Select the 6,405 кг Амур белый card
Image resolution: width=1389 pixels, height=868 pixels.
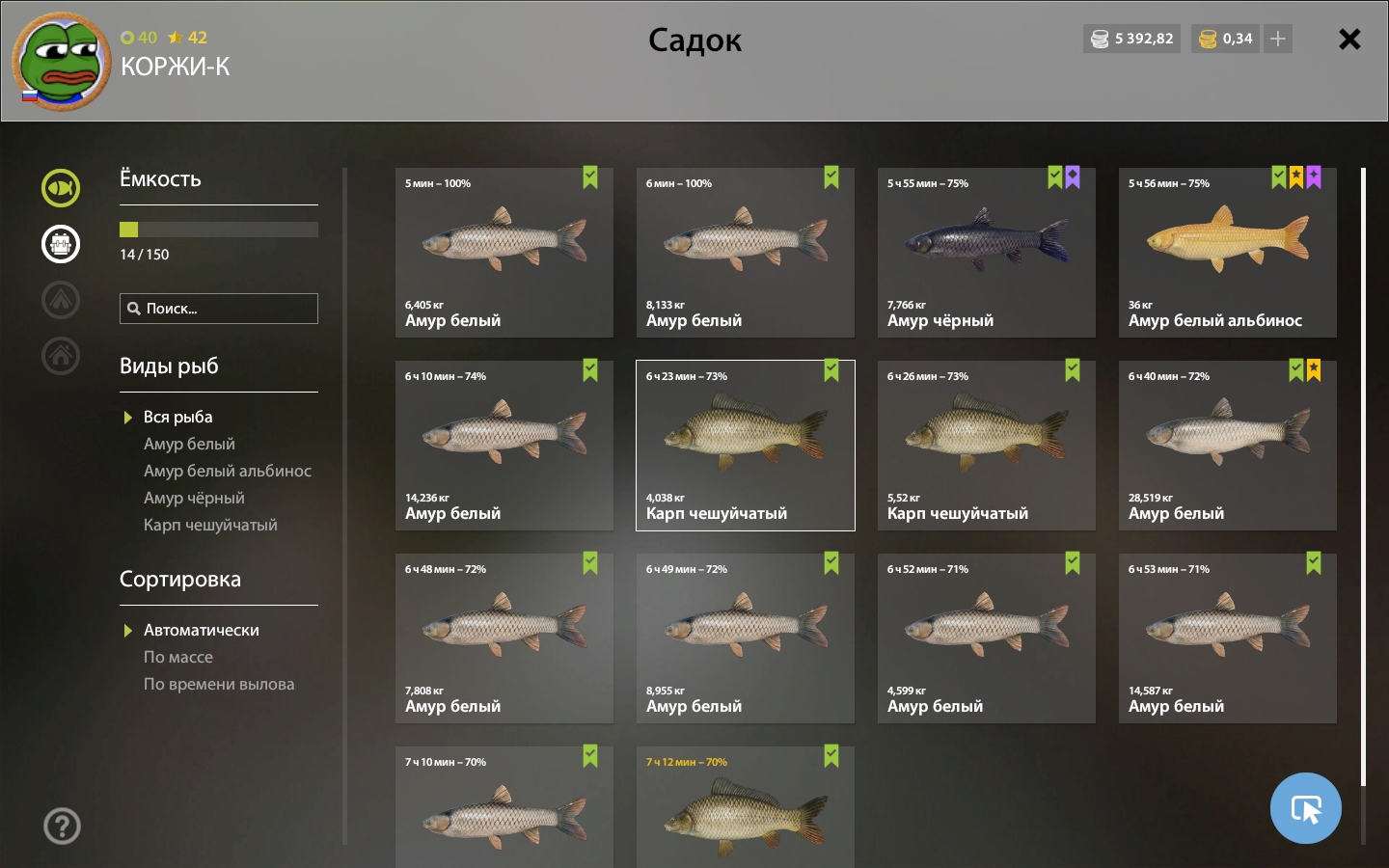pyautogui.click(x=504, y=253)
